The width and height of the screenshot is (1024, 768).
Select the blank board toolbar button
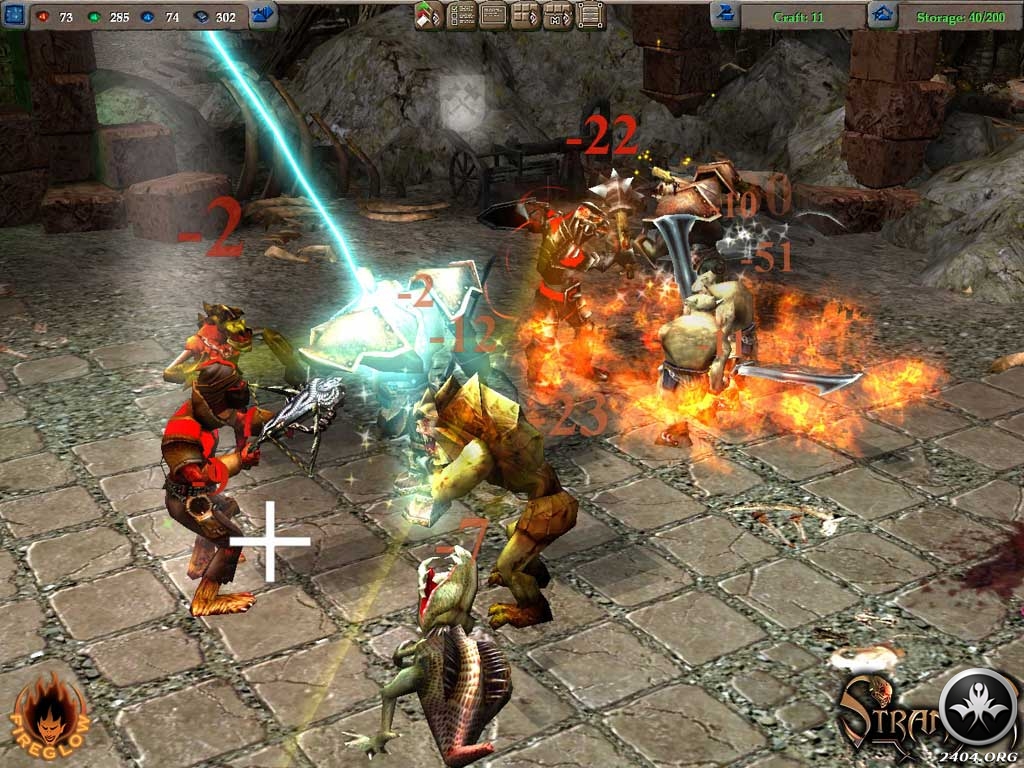click(x=494, y=15)
